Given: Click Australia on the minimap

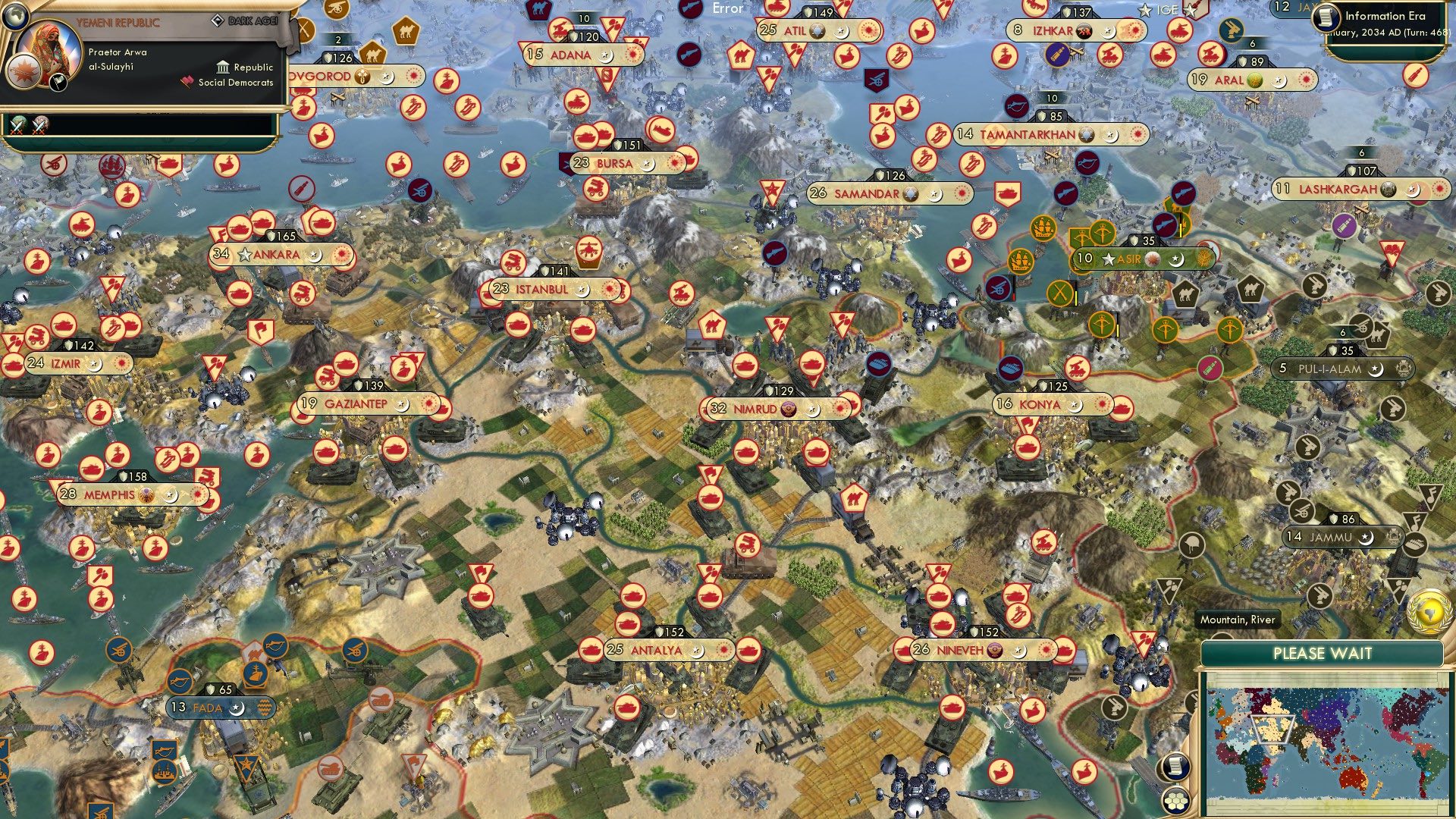Looking at the screenshot, I should 1354,779.
